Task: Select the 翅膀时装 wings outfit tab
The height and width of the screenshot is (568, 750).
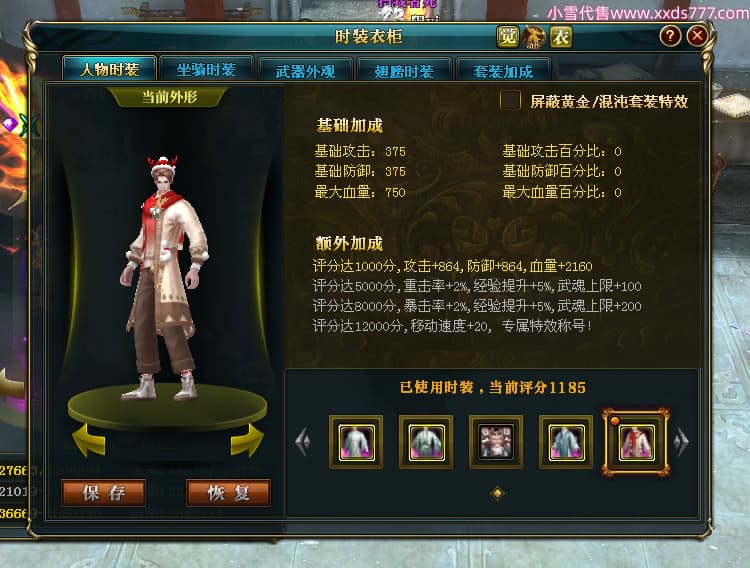Action: tap(403, 71)
